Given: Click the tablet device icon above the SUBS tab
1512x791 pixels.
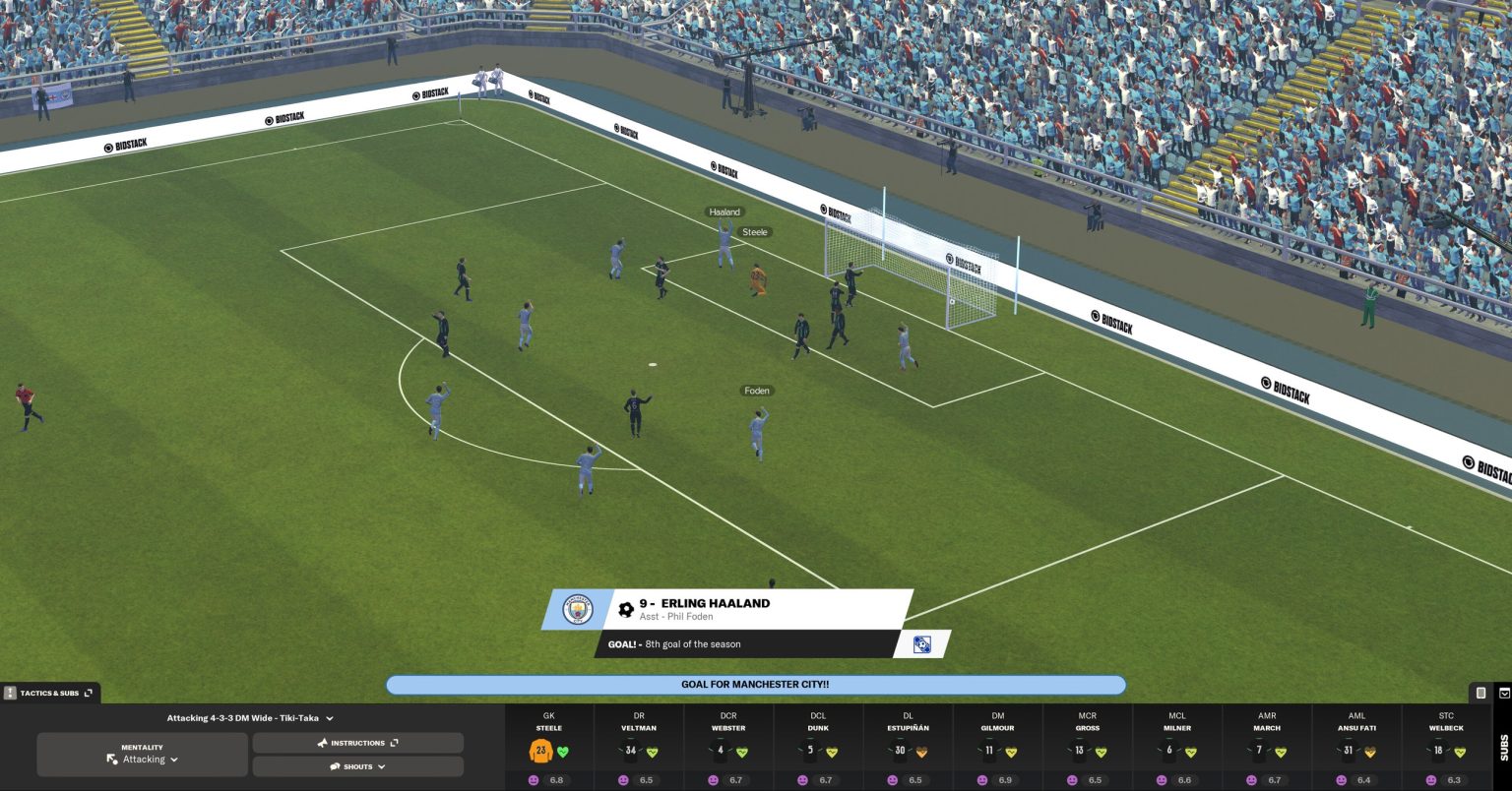Looking at the screenshot, I should (x=1481, y=695).
